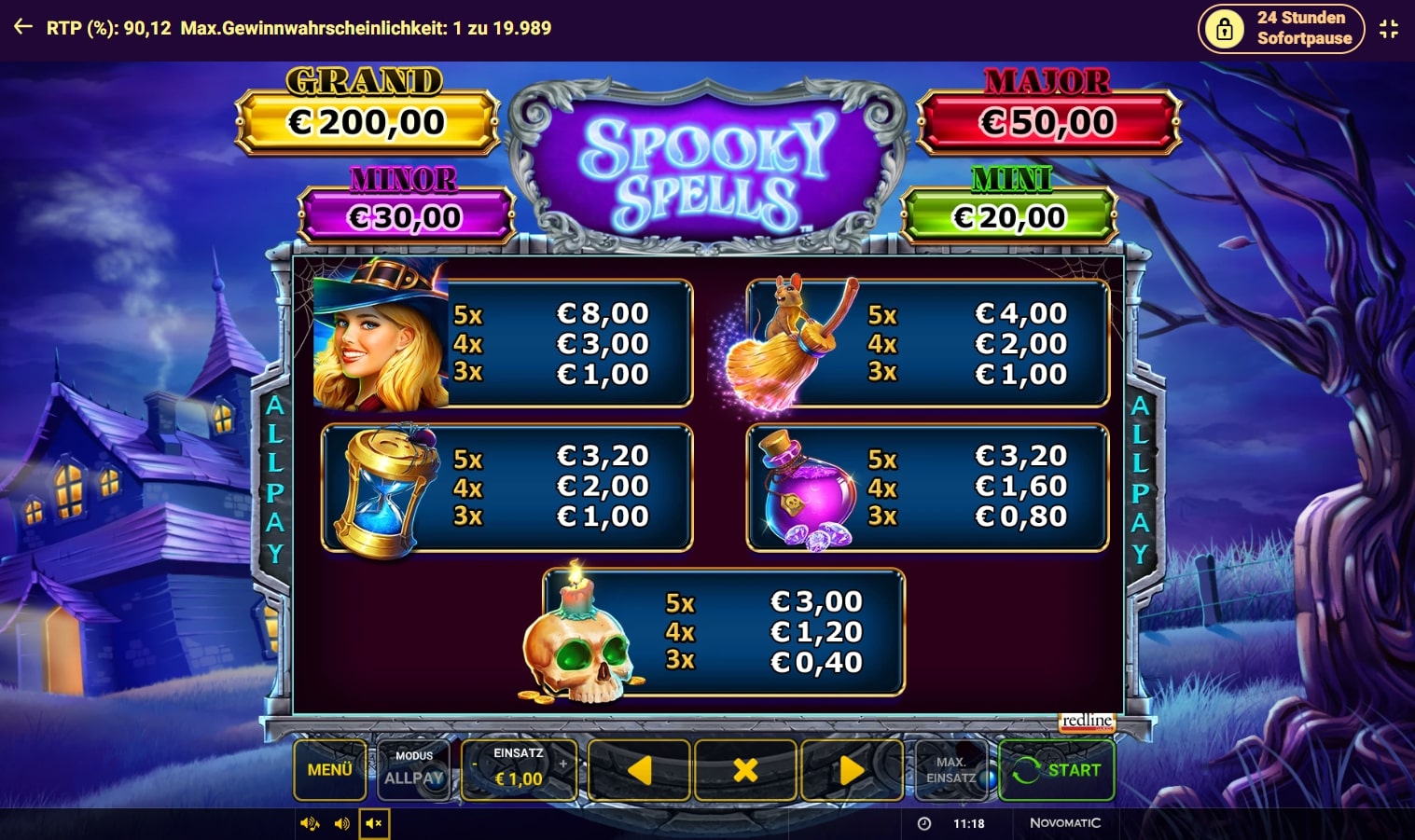Click the MAX. EINSATZ button
Screen dimensions: 1415x840
point(952,771)
